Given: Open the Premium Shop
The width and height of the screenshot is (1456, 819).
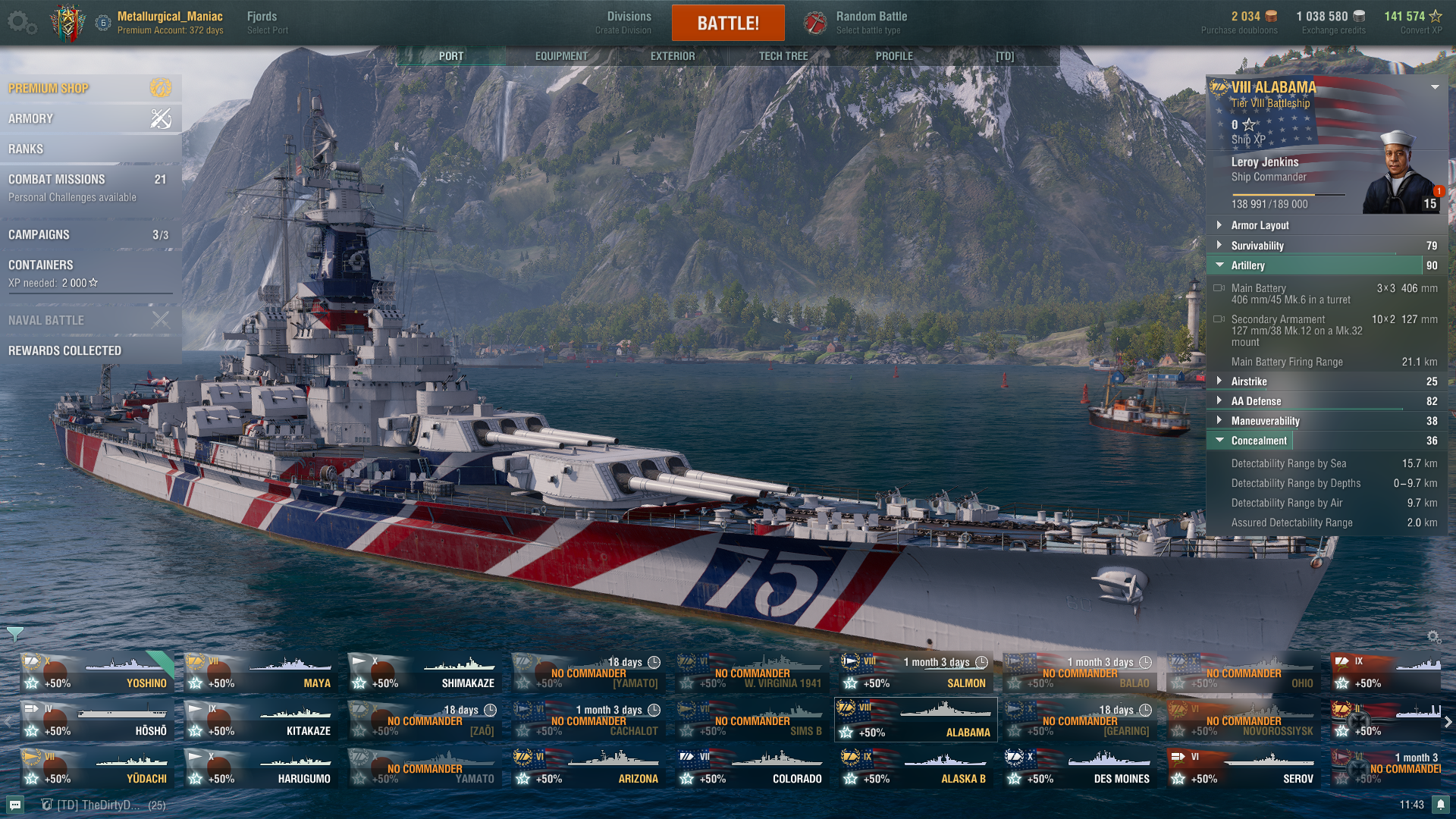Looking at the screenshot, I should tap(89, 88).
